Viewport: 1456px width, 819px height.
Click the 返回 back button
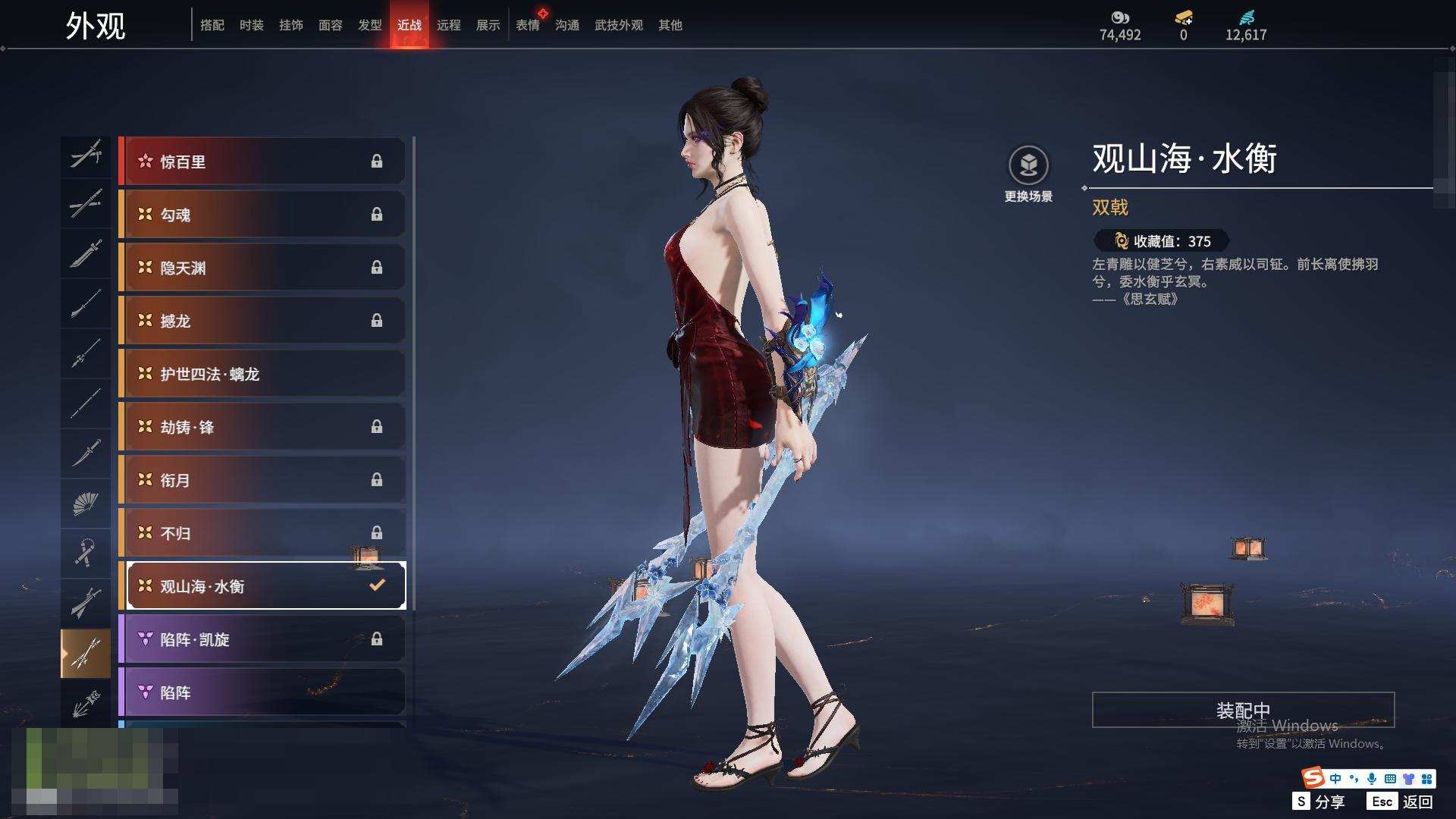(1402, 802)
